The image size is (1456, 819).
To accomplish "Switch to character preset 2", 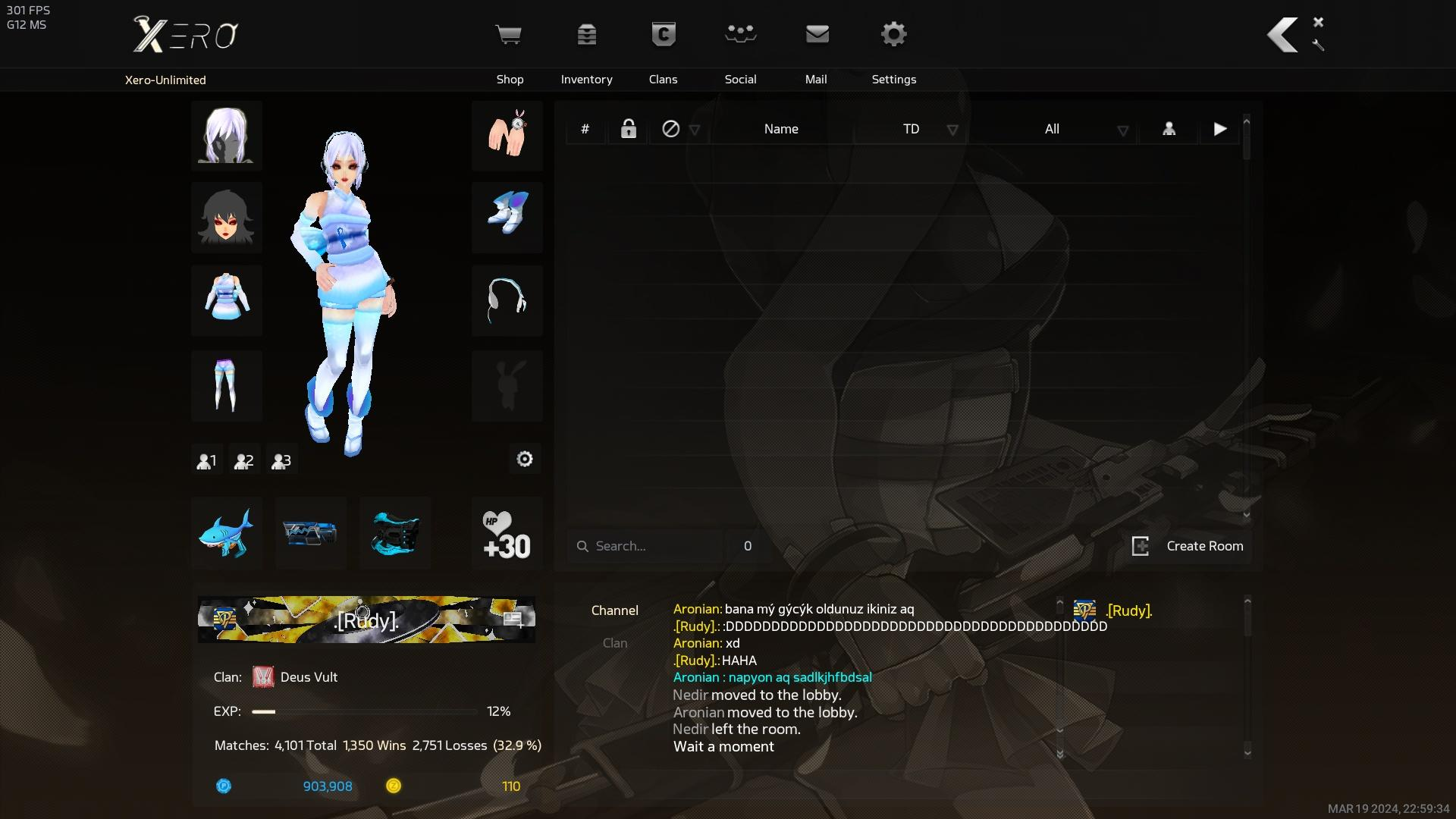I will coord(243,460).
